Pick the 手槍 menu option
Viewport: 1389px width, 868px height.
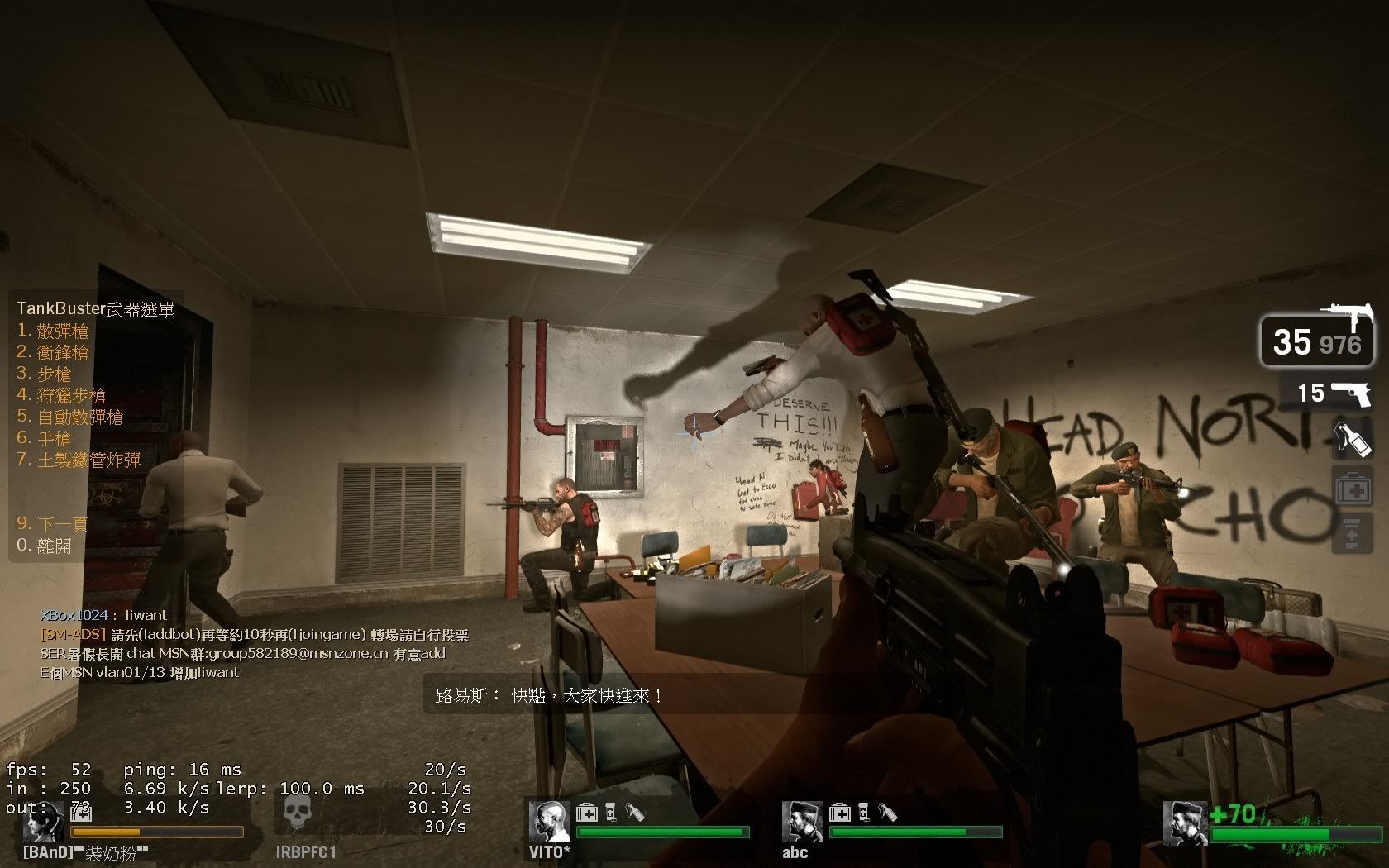click(45, 439)
